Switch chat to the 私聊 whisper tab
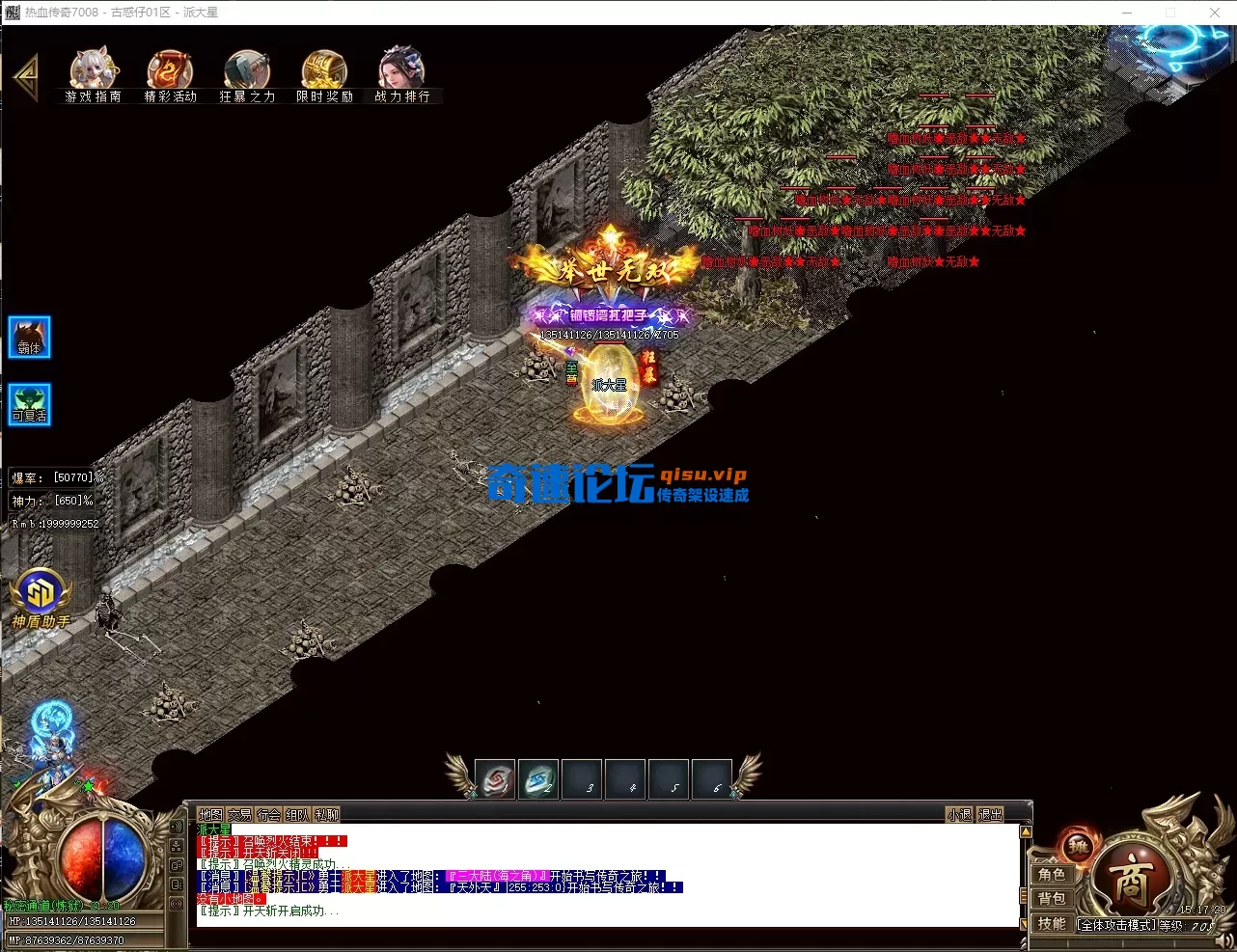 (327, 815)
